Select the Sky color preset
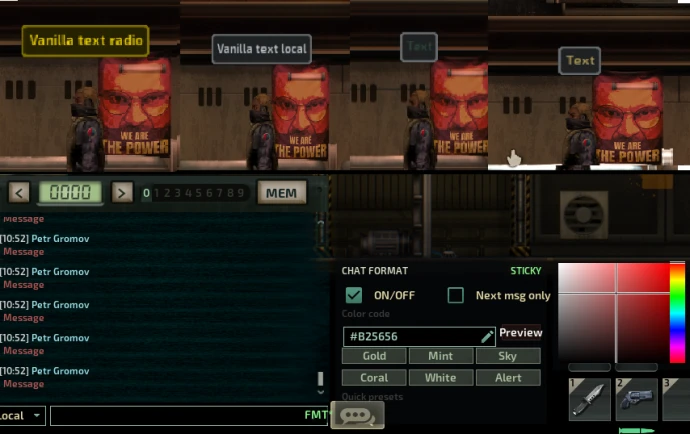The image size is (690, 434). coord(507,356)
